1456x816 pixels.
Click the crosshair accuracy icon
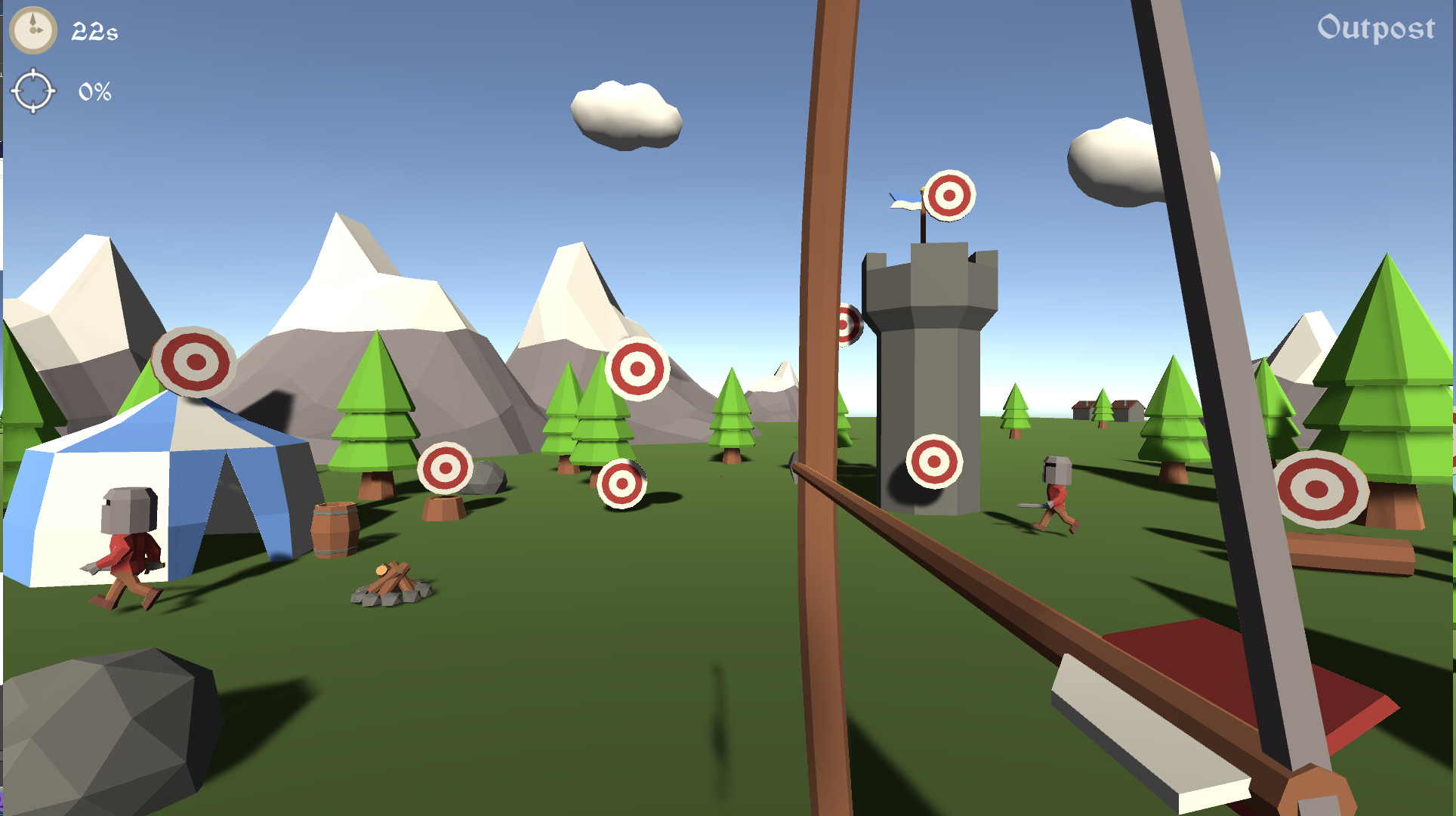35,91
